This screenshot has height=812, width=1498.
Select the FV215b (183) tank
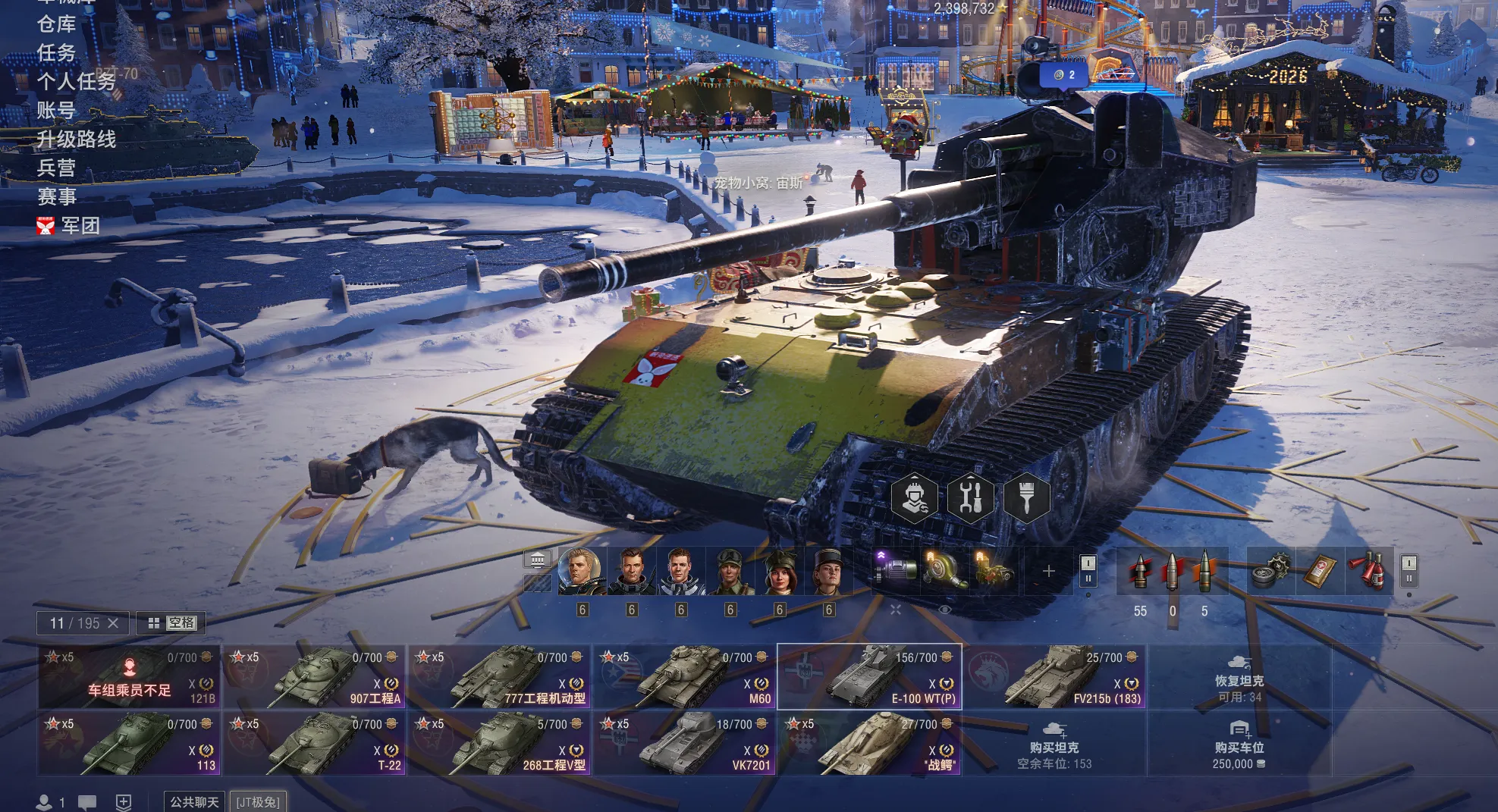pos(1054,677)
